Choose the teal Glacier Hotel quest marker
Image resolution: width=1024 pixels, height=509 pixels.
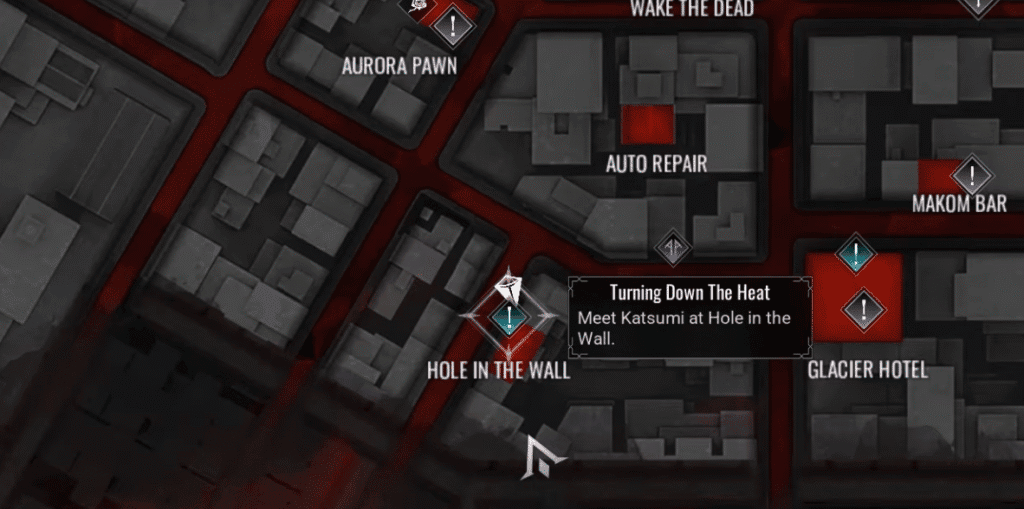tap(855, 254)
